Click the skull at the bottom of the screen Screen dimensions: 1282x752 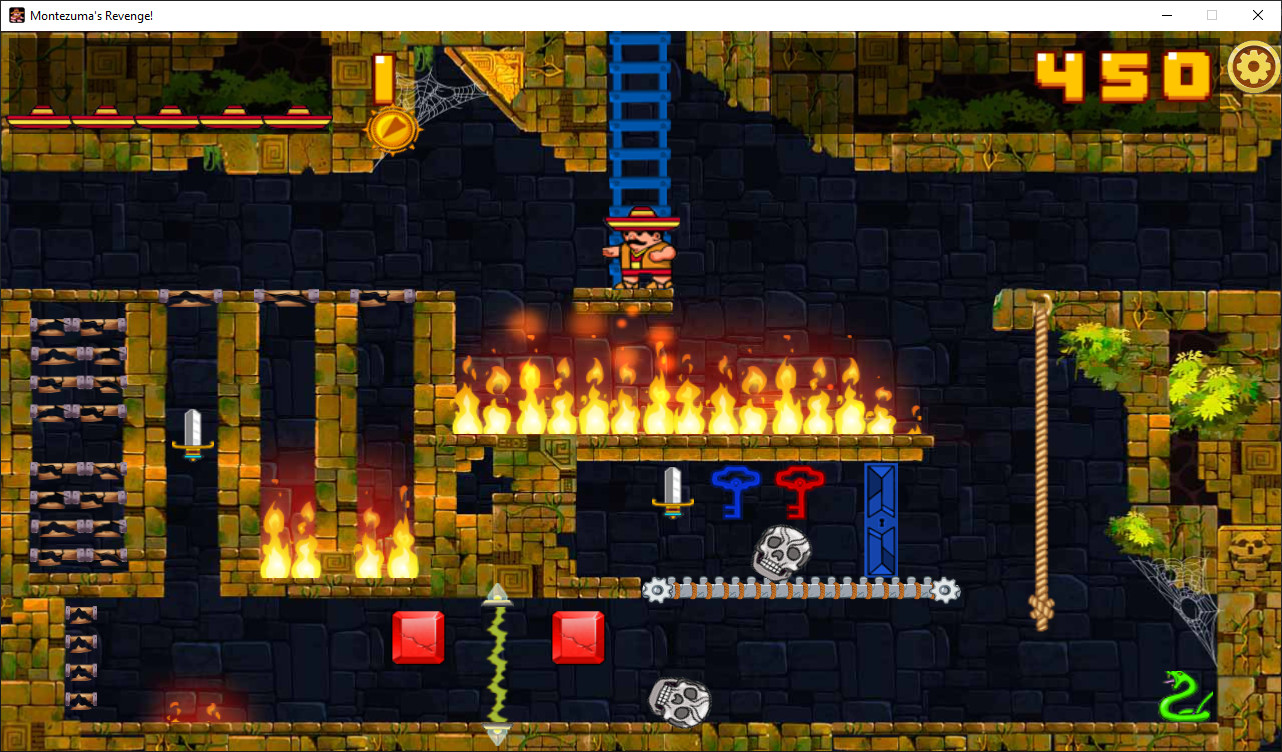tap(678, 701)
